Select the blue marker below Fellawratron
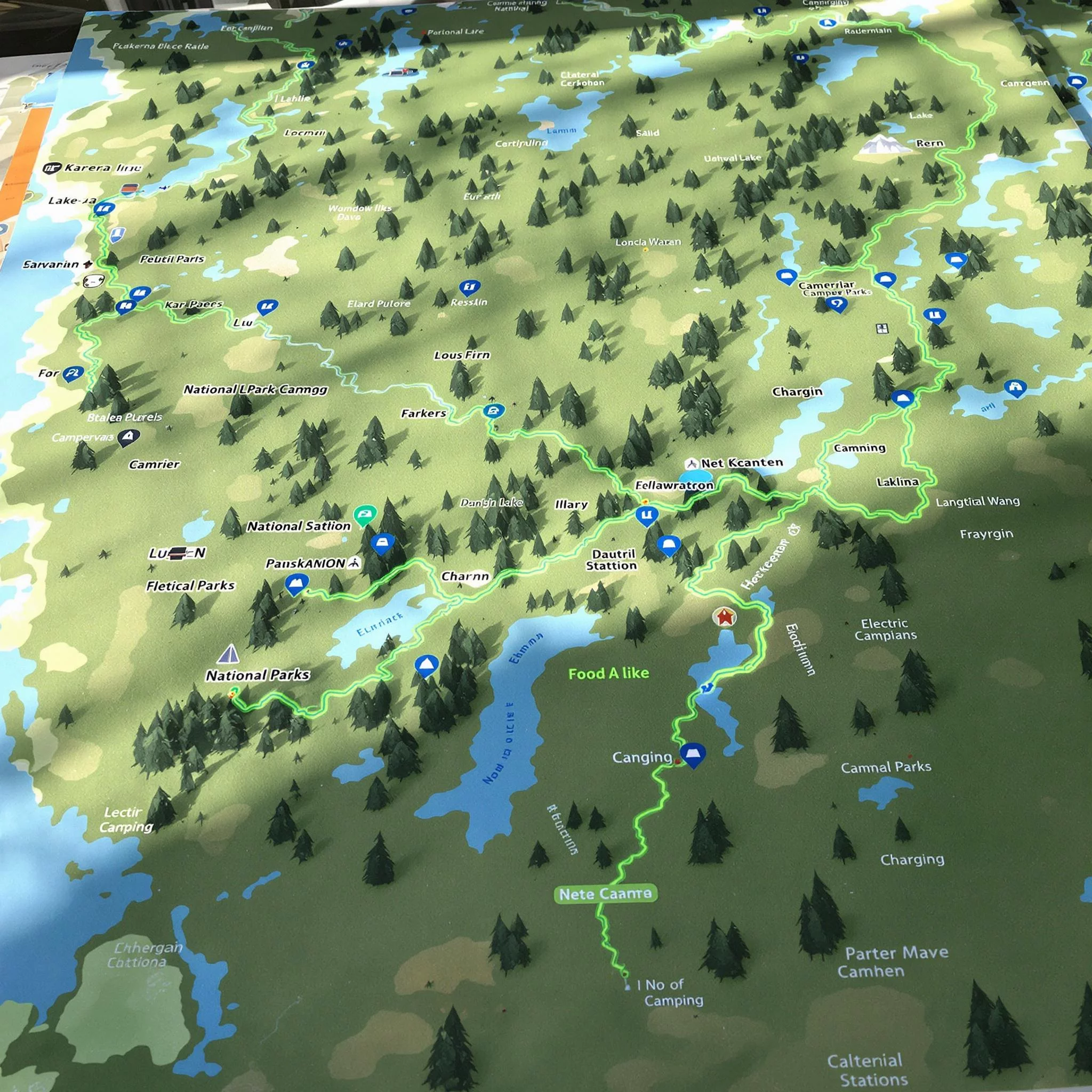The image size is (1092, 1092). pyautogui.click(x=646, y=515)
